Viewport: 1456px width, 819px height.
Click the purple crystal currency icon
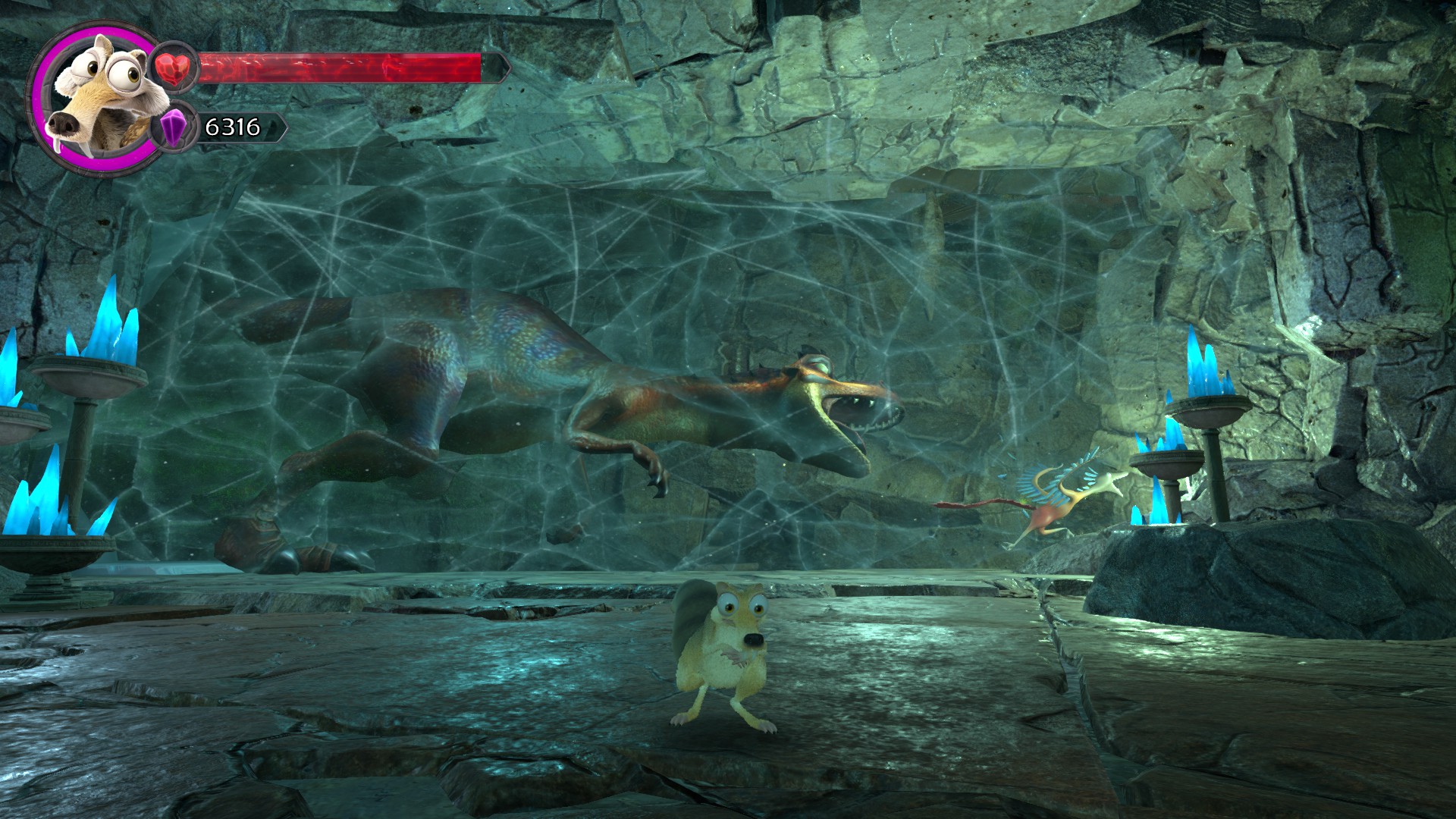coord(175,127)
